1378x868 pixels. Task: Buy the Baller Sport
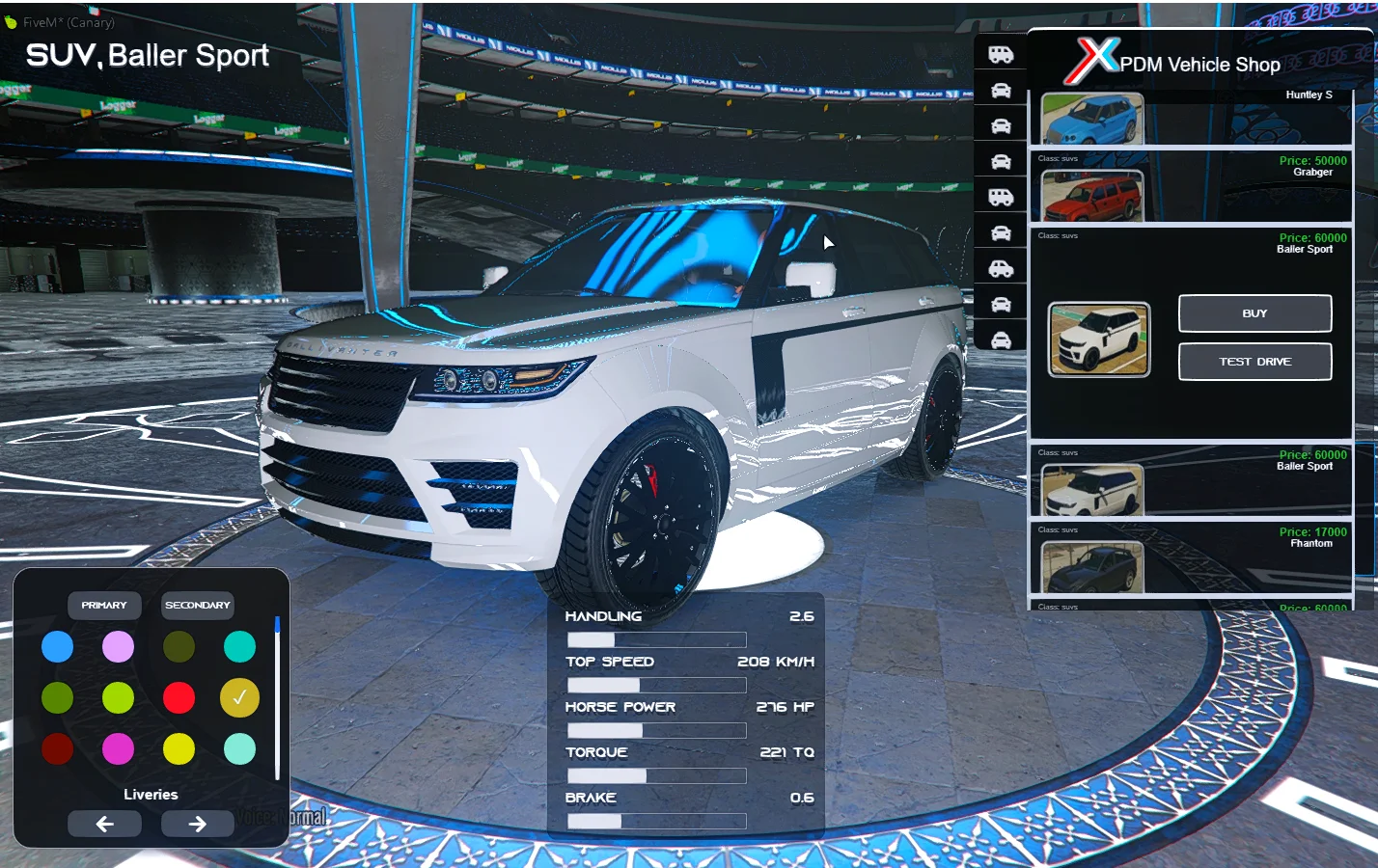pos(1254,313)
